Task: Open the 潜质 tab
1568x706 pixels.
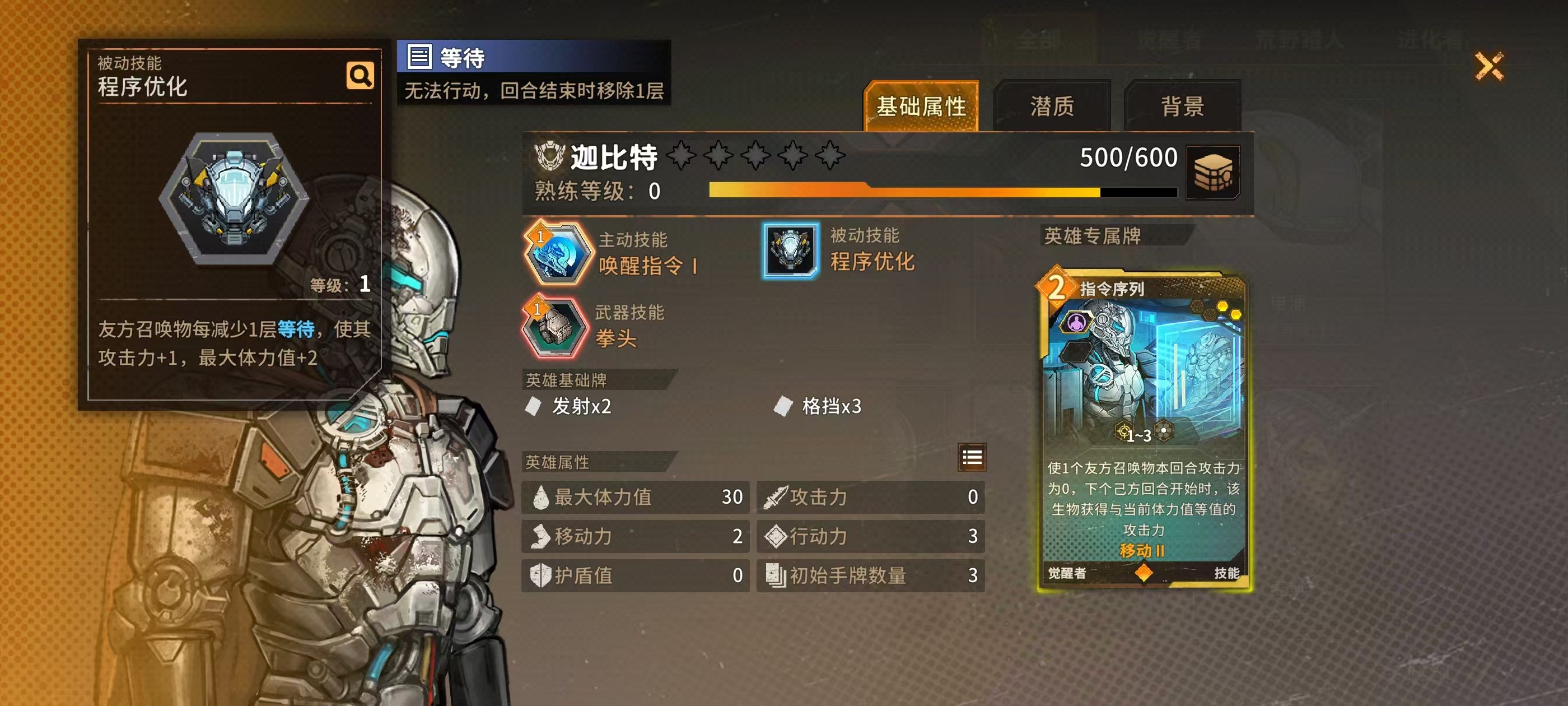Action: [x=1052, y=106]
